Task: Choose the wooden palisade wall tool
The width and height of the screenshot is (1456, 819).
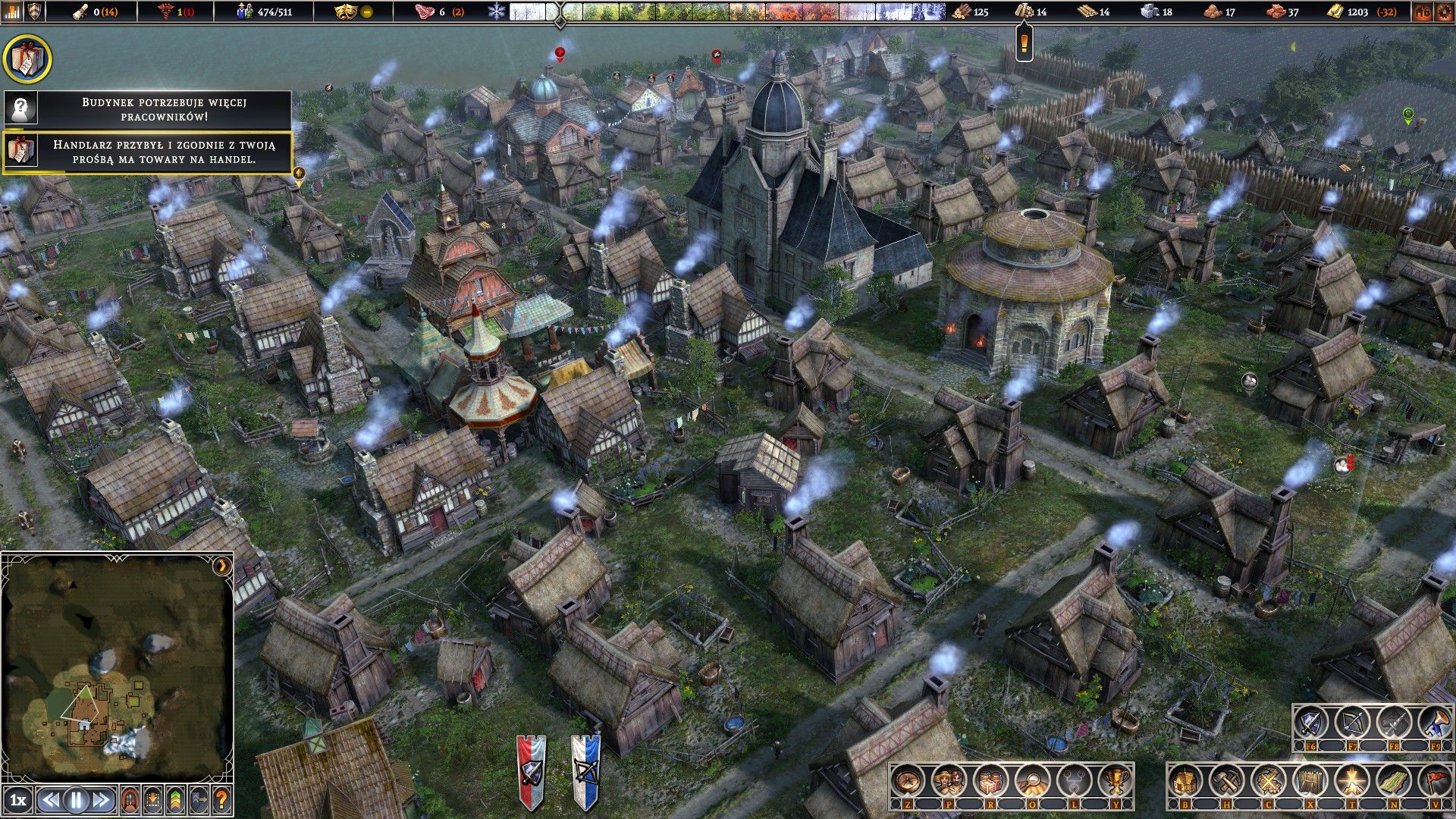Action: 1310,780
